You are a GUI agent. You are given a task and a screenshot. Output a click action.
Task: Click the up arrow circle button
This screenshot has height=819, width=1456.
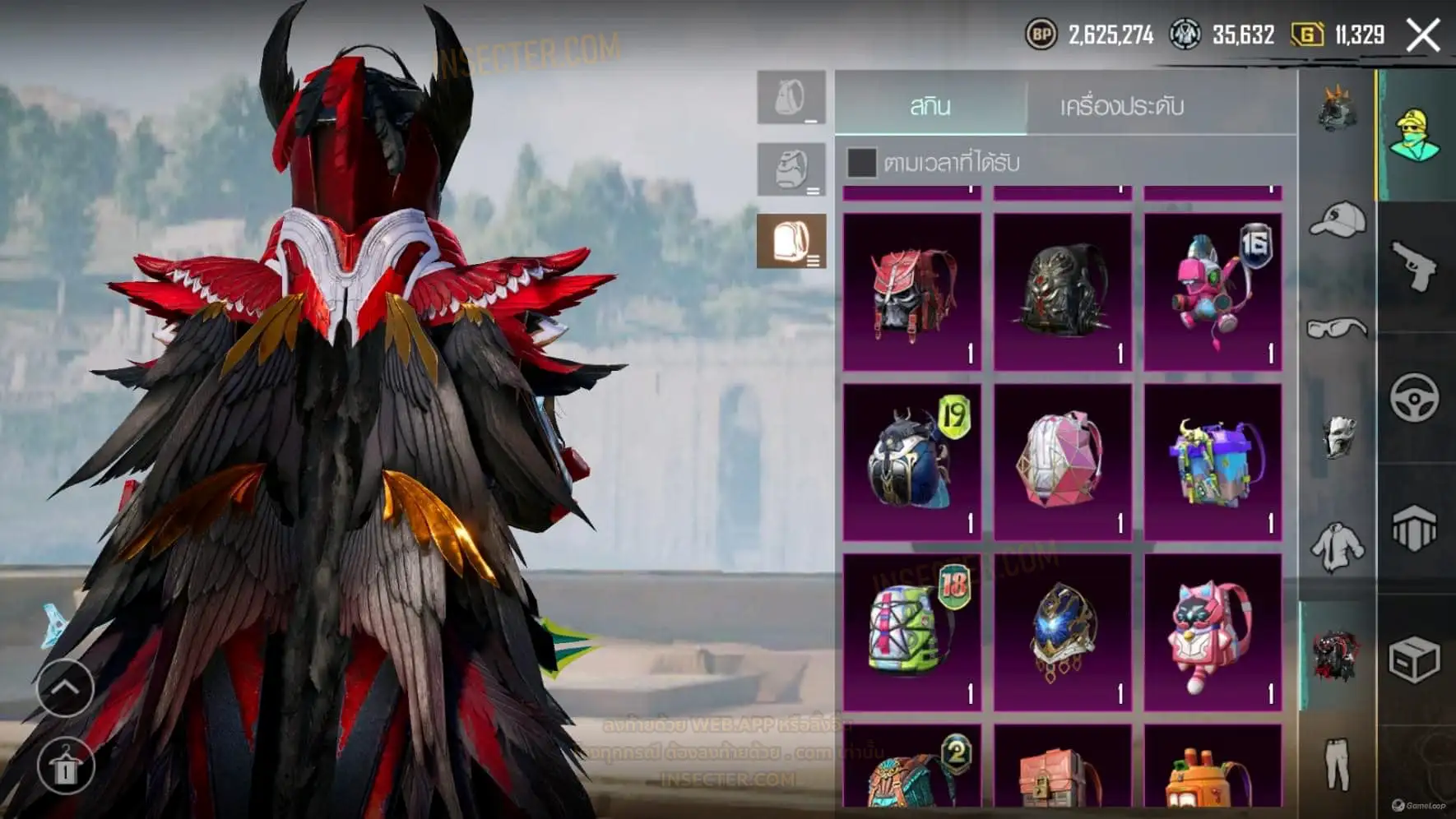point(65,687)
